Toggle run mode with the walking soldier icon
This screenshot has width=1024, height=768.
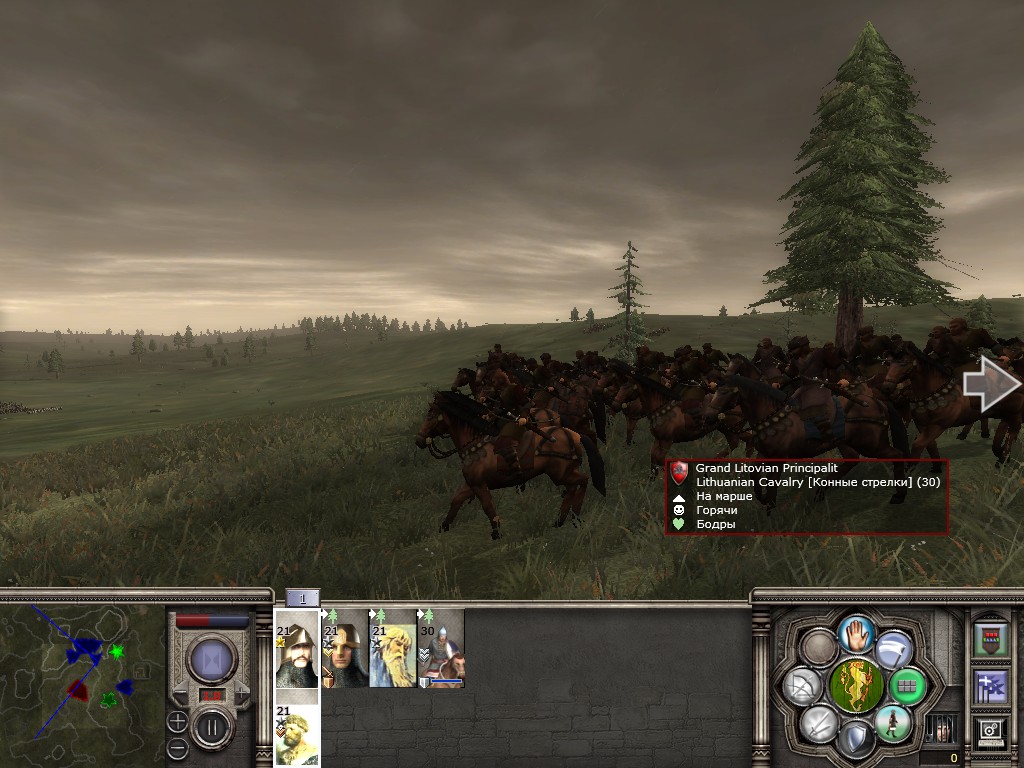(x=892, y=723)
